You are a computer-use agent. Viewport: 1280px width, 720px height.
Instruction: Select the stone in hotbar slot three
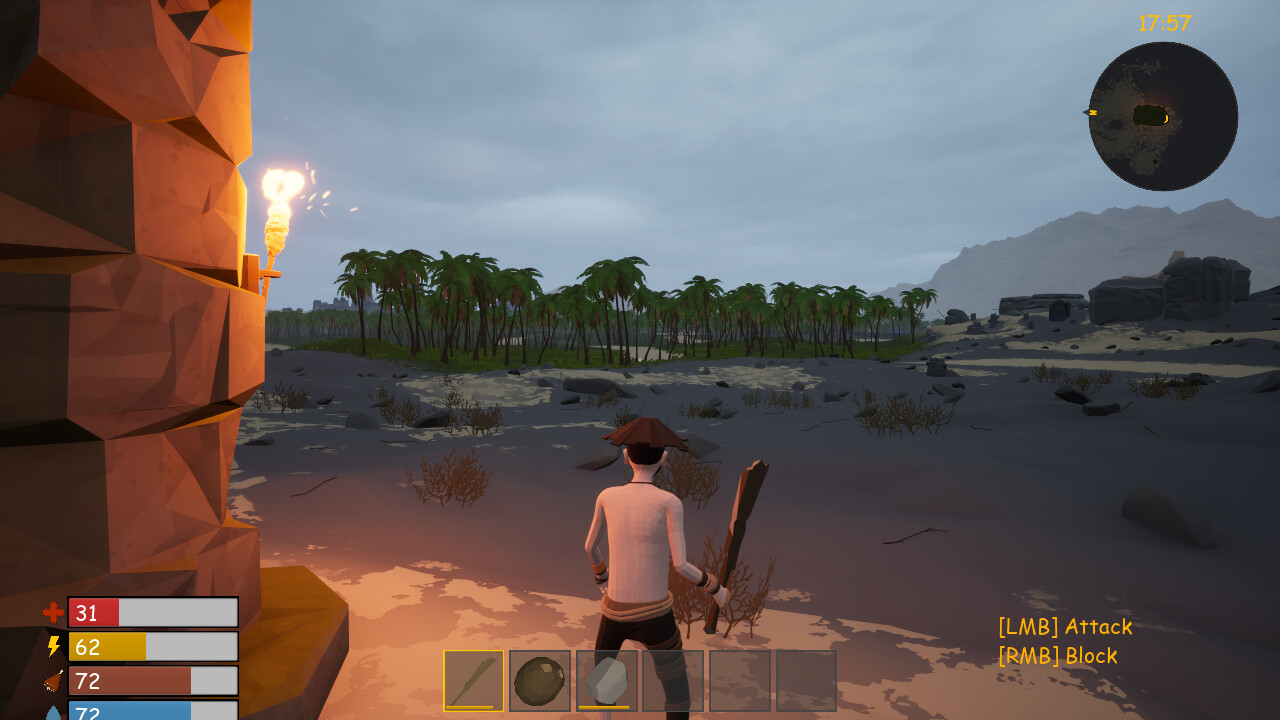606,681
